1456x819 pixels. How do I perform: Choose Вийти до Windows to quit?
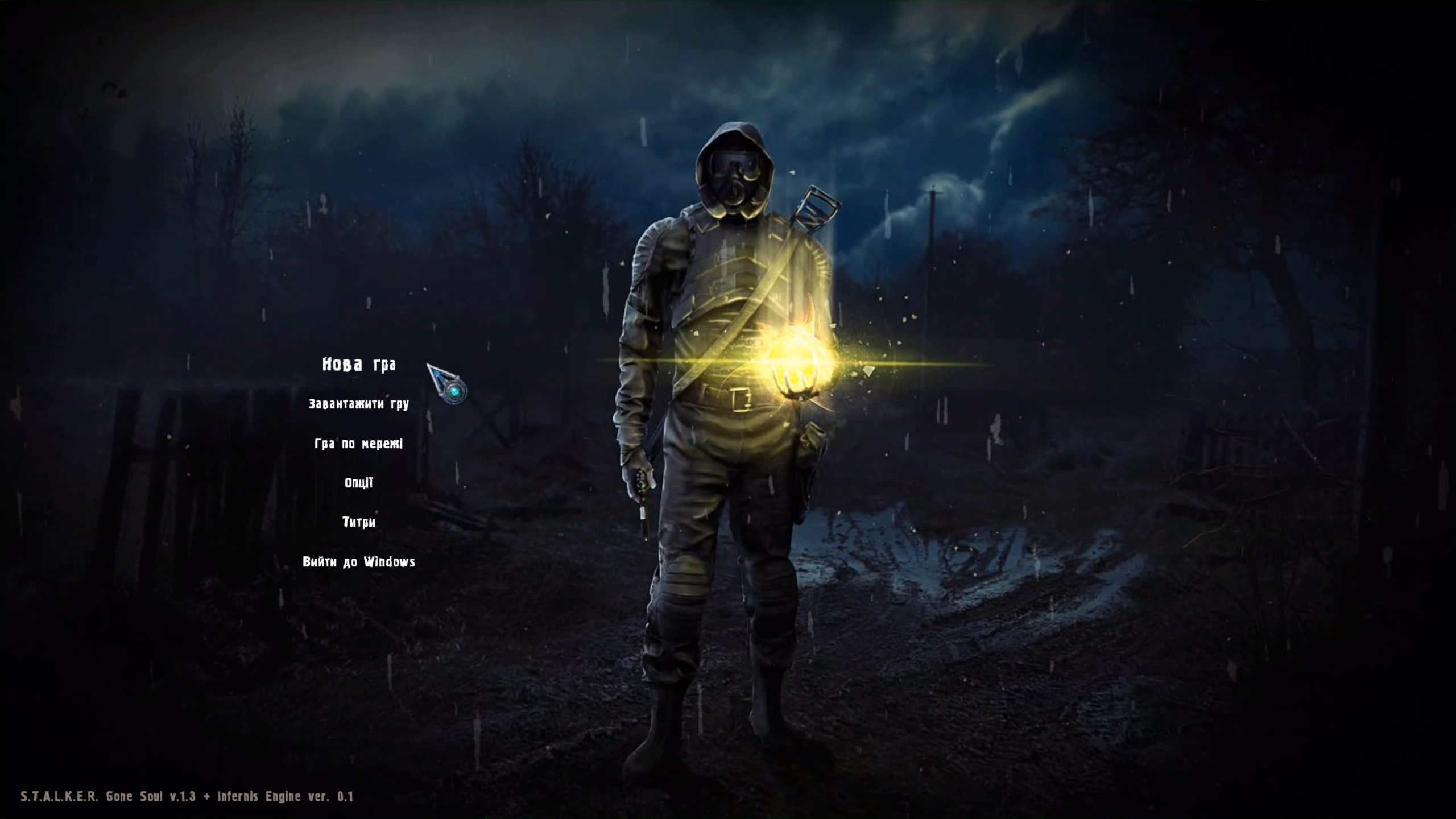point(359,562)
